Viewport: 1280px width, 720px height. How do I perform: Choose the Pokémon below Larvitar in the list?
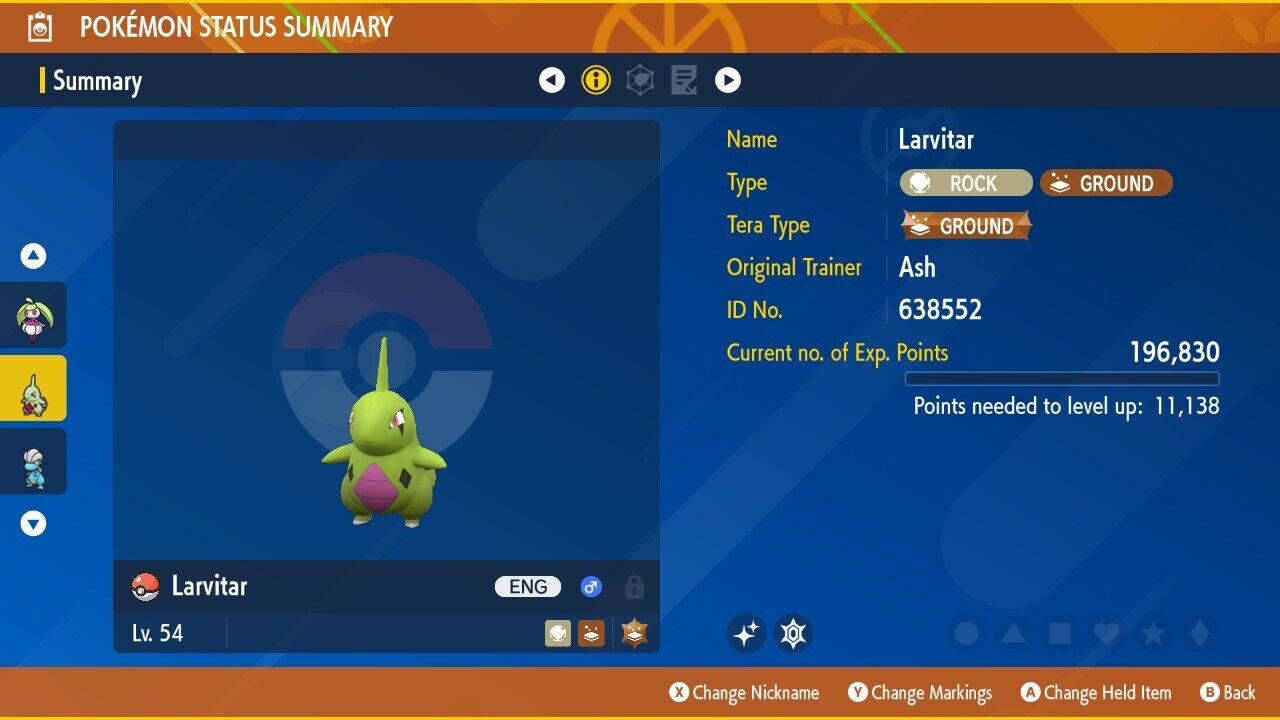[33, 462]
